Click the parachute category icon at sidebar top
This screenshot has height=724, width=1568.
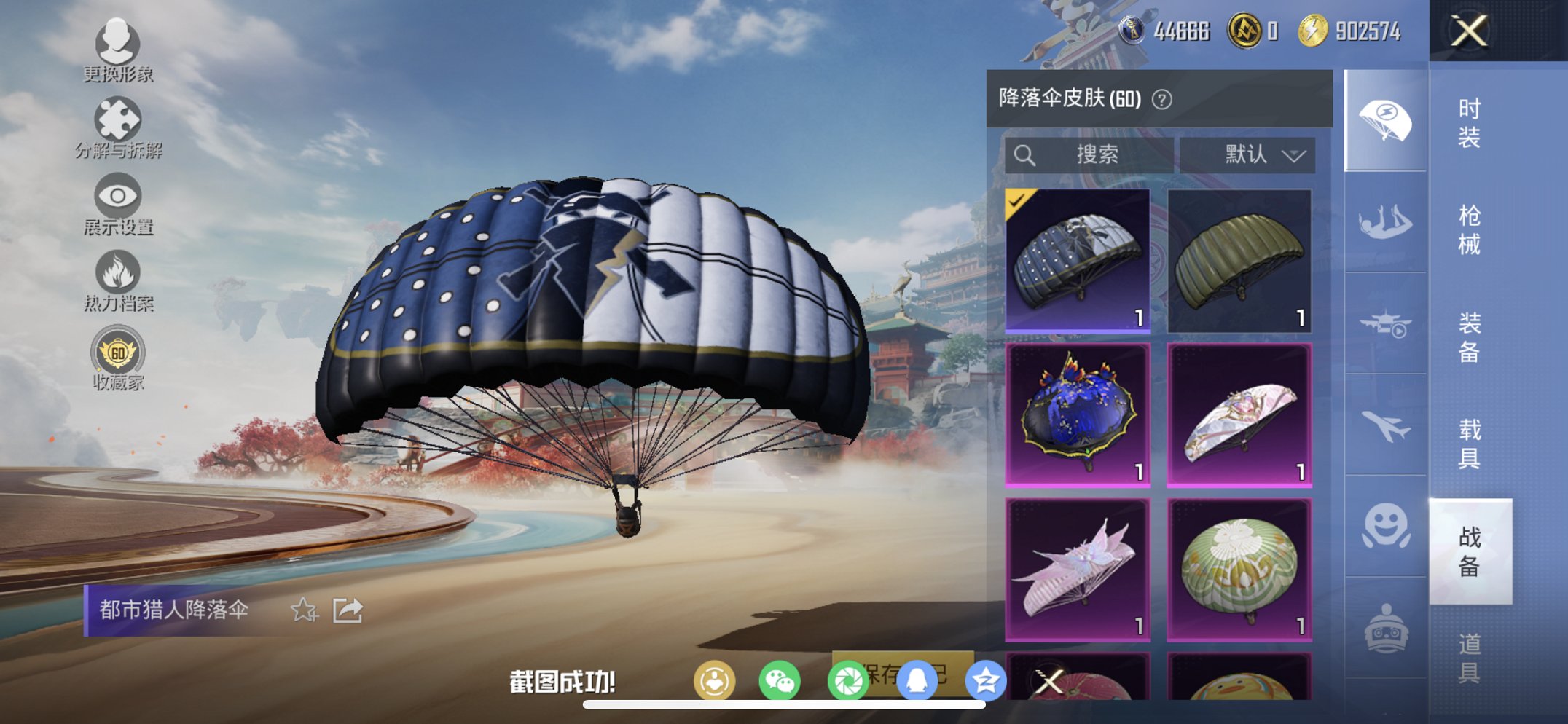click(x=1384, y=120)
